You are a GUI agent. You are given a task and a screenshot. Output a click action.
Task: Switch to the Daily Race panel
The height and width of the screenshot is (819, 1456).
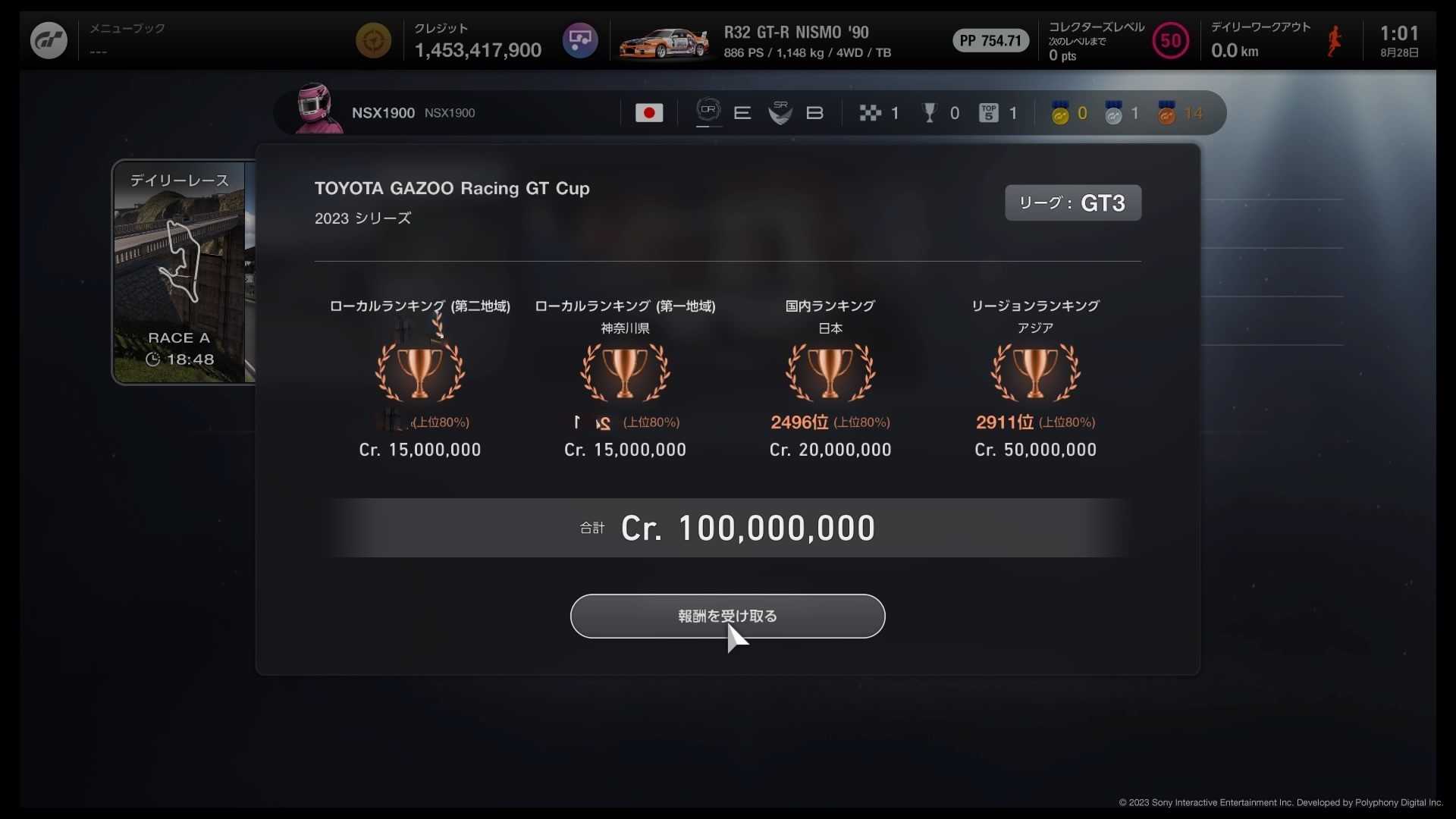pyautogui.click(x=179, y=180)
